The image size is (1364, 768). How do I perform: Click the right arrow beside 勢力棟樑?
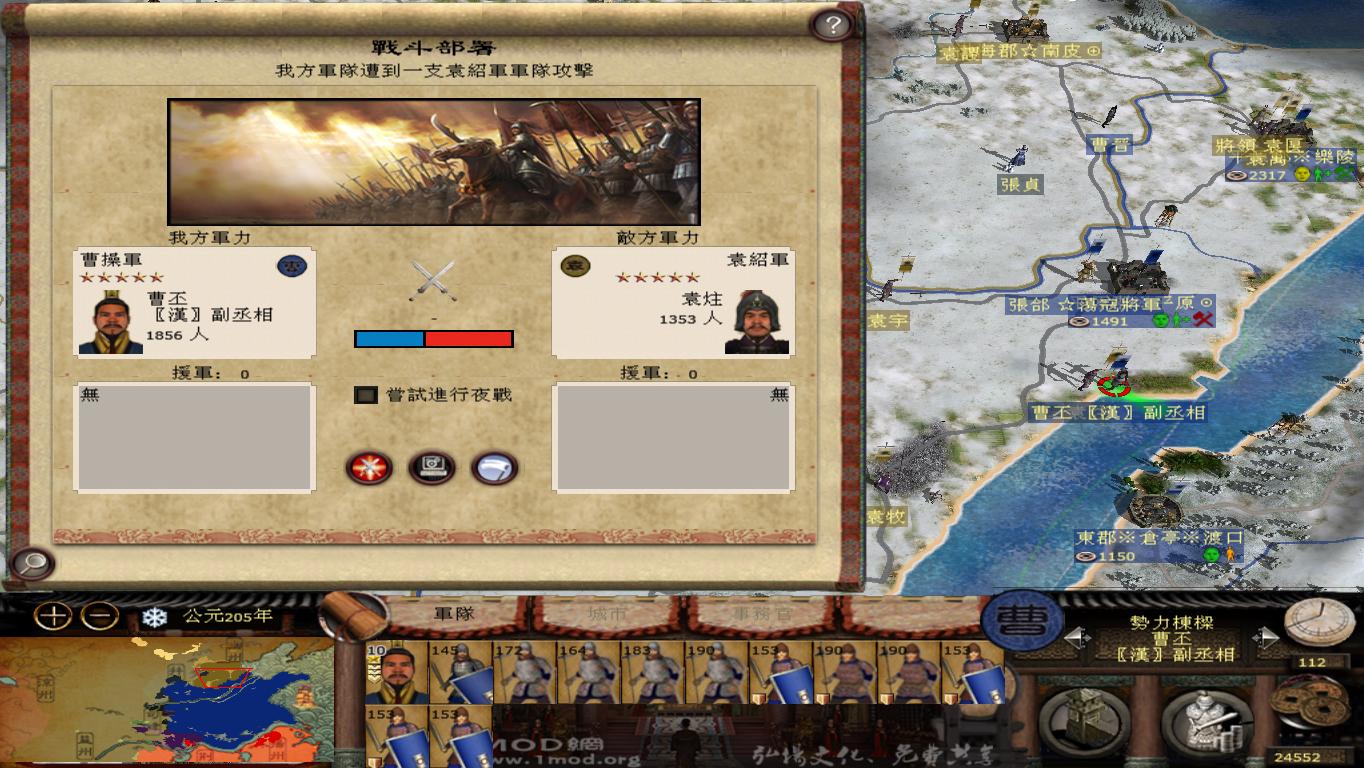pos(1266,637)
